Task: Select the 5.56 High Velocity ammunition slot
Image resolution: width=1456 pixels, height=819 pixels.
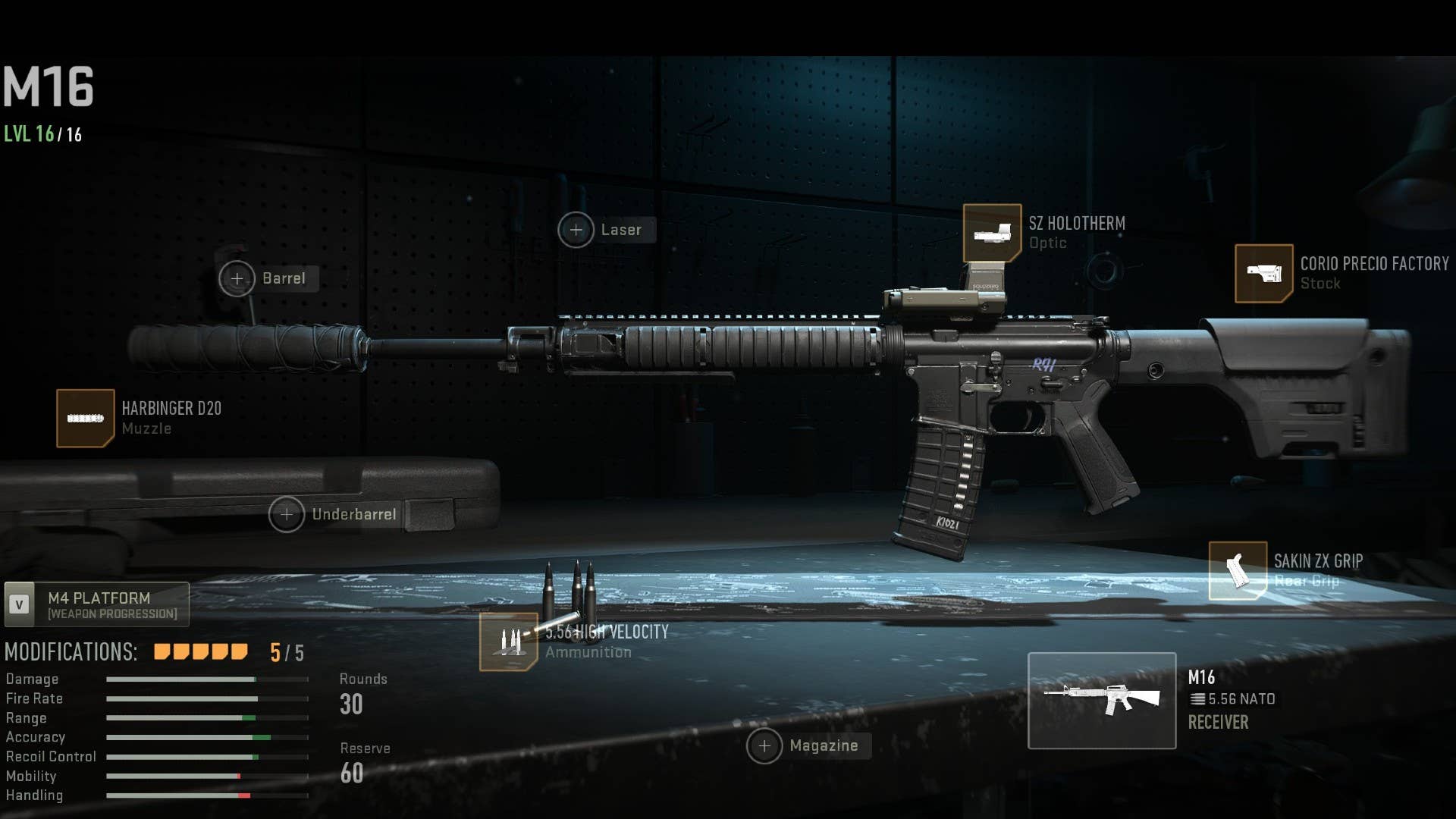Action: click(x=508, y=642)
